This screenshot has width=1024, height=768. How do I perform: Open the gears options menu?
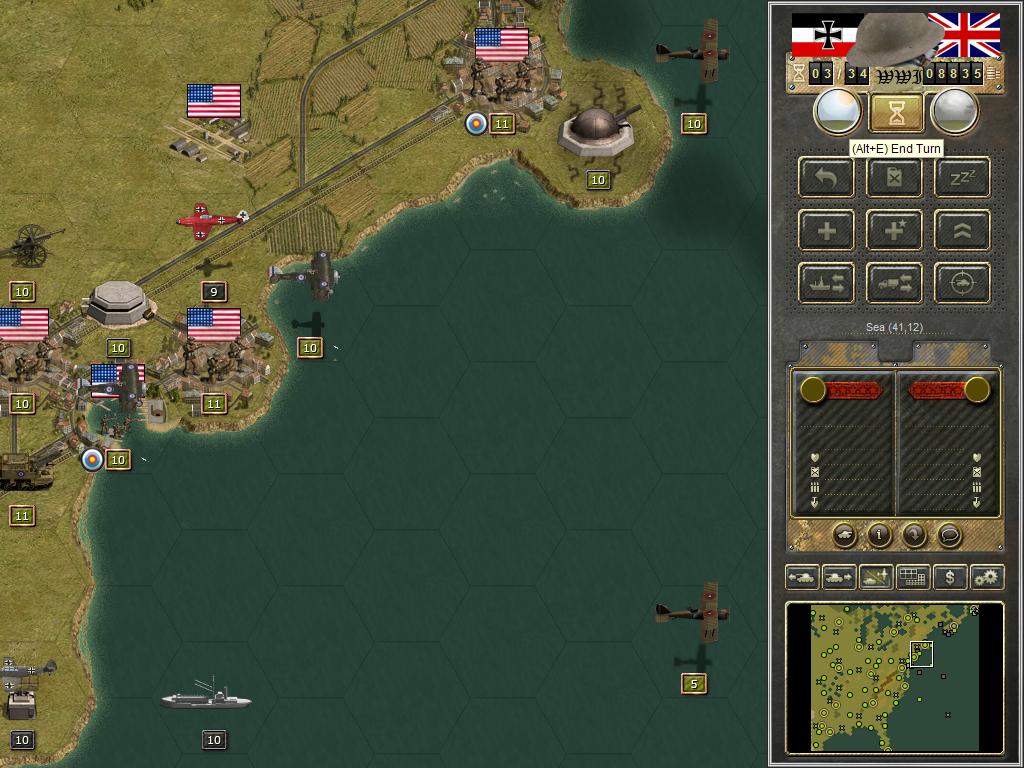tap(986, 577)
